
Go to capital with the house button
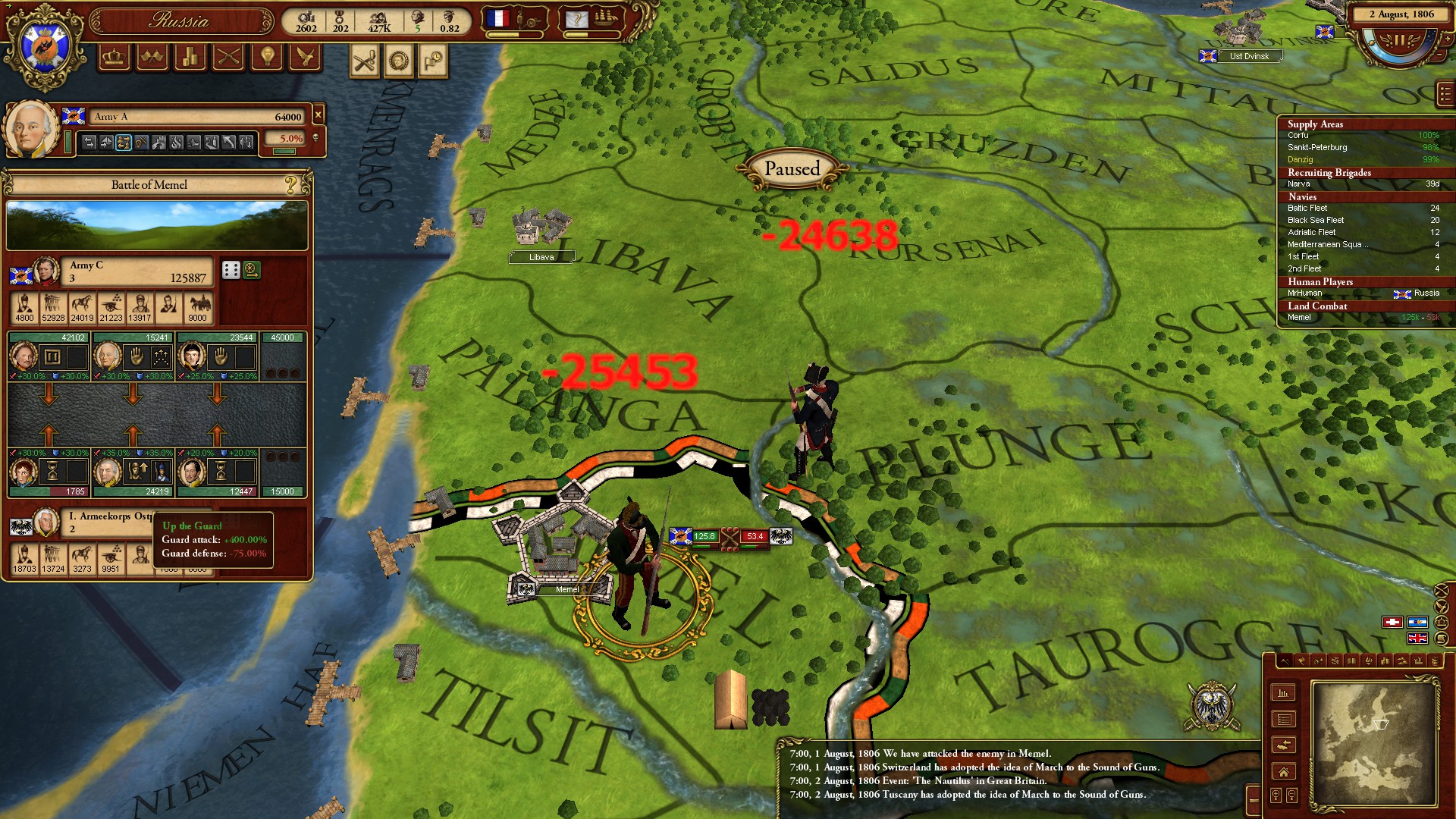coord(1283,772)
